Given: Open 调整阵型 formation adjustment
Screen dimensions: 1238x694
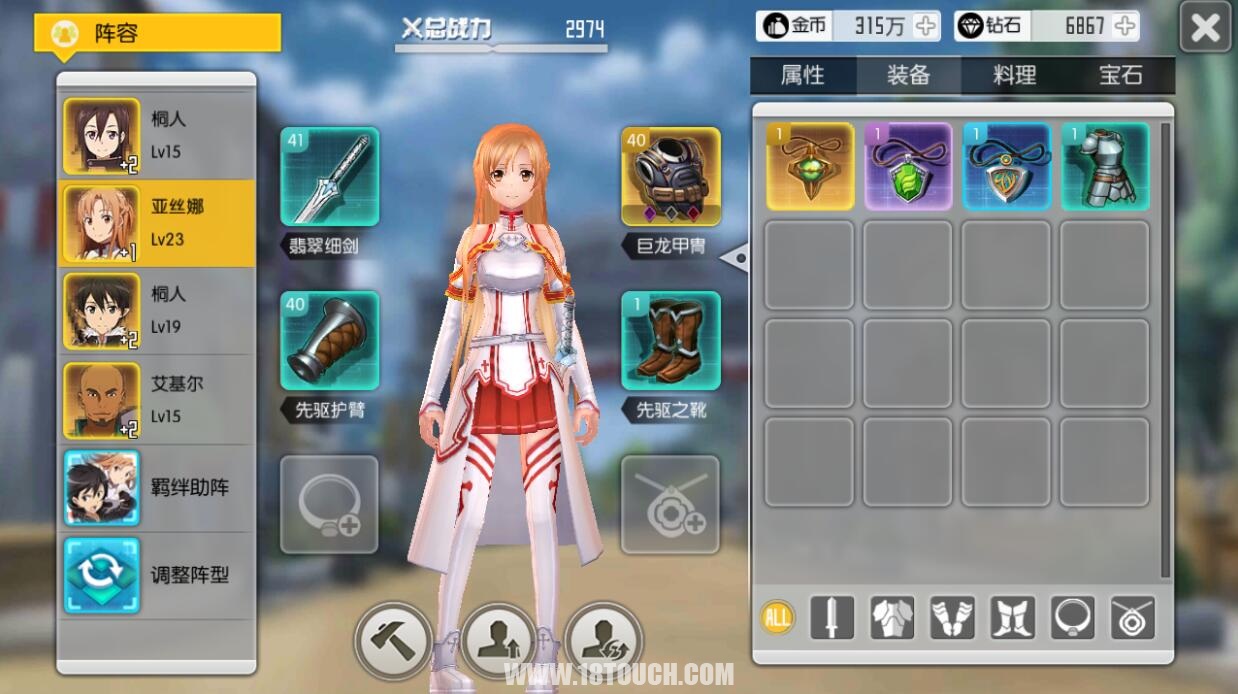Looking at the screenshot, I should coord(157,575).
